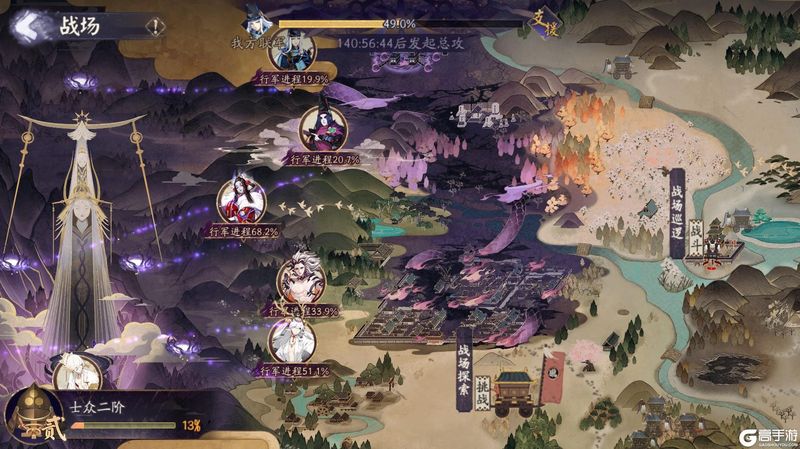Choose the commander with 20.7% march progress

point(324,128)
